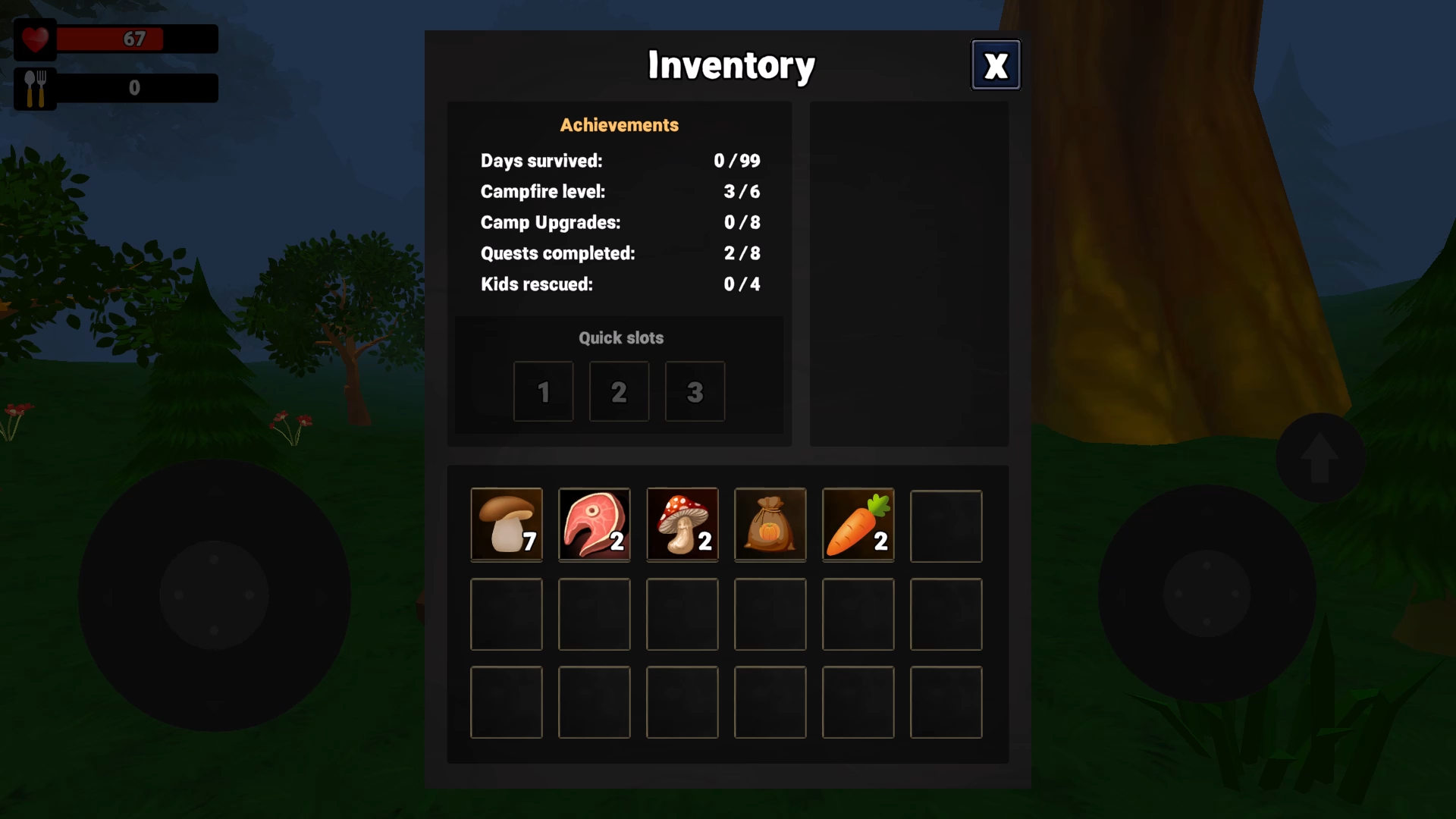Select the pumpkin seed bag
Image resolution: width=1456 pixels, height=819 pixels.
pyautogui.click(x=770, y=525)
